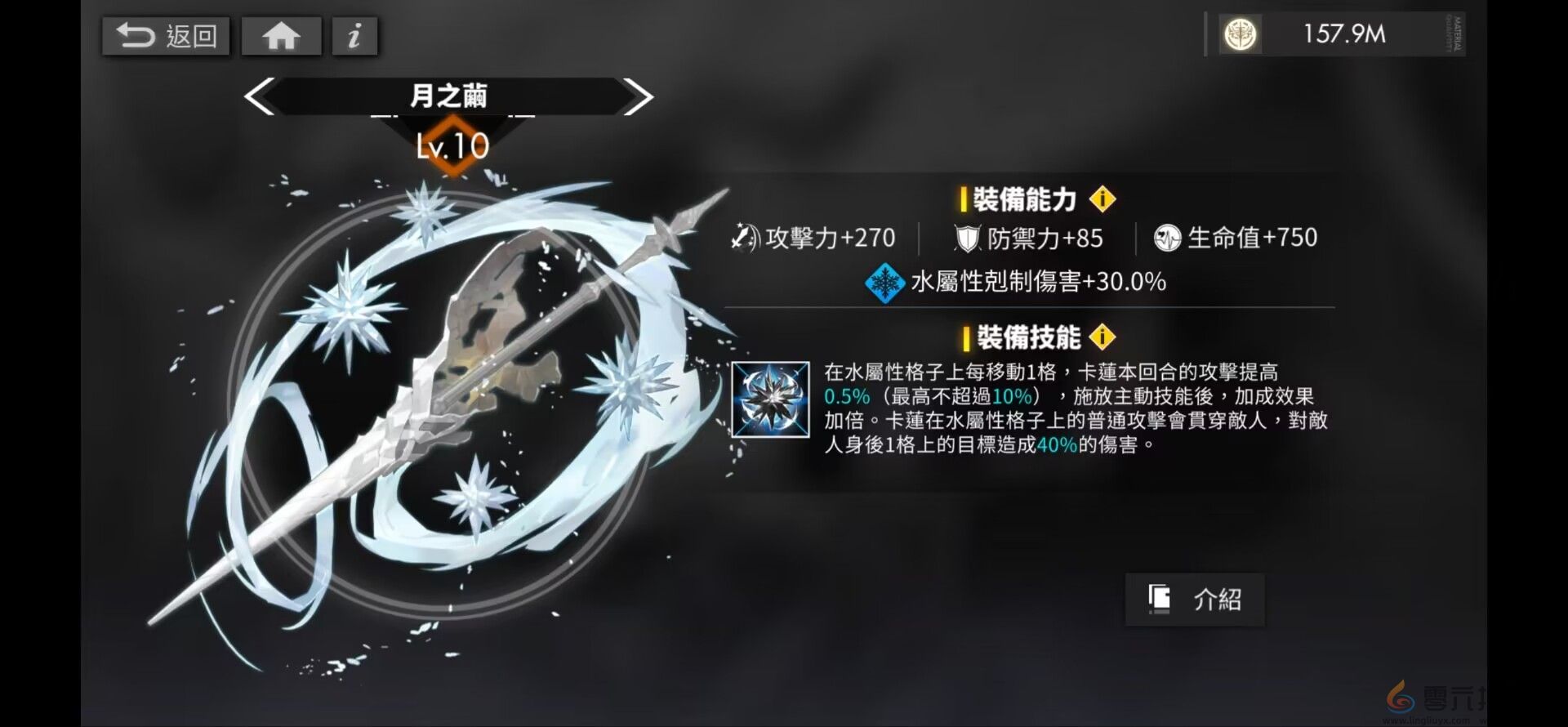This screenshot has width=1568, height=727.
Task: Open the 裝備技能 section header
Action: (x=1029, y=336)
